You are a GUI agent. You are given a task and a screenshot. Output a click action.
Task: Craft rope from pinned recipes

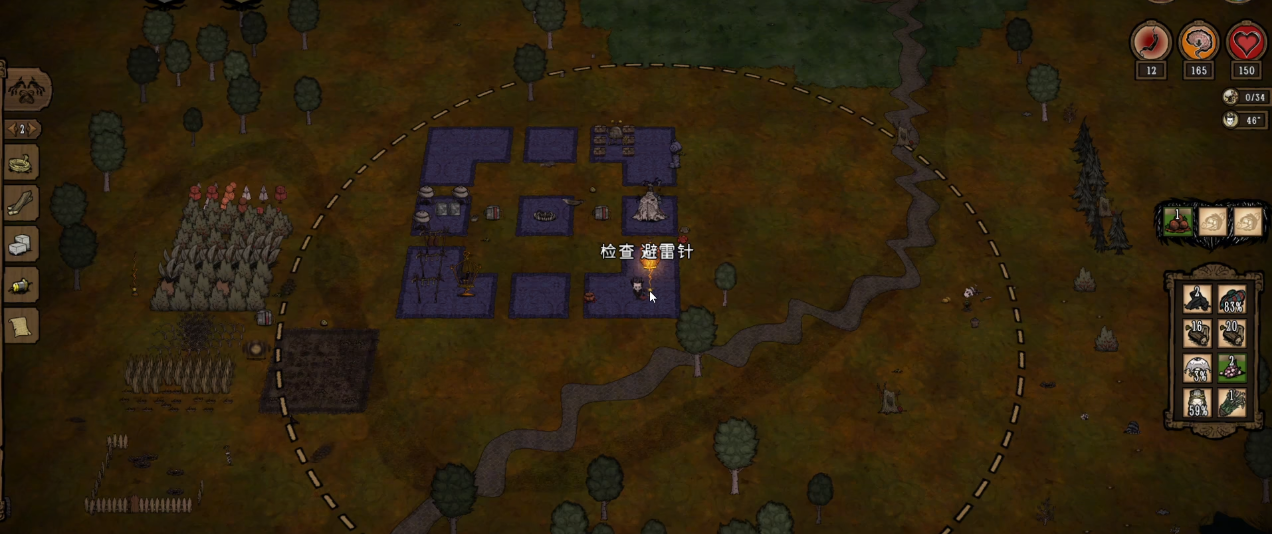(x=21, y=164)
